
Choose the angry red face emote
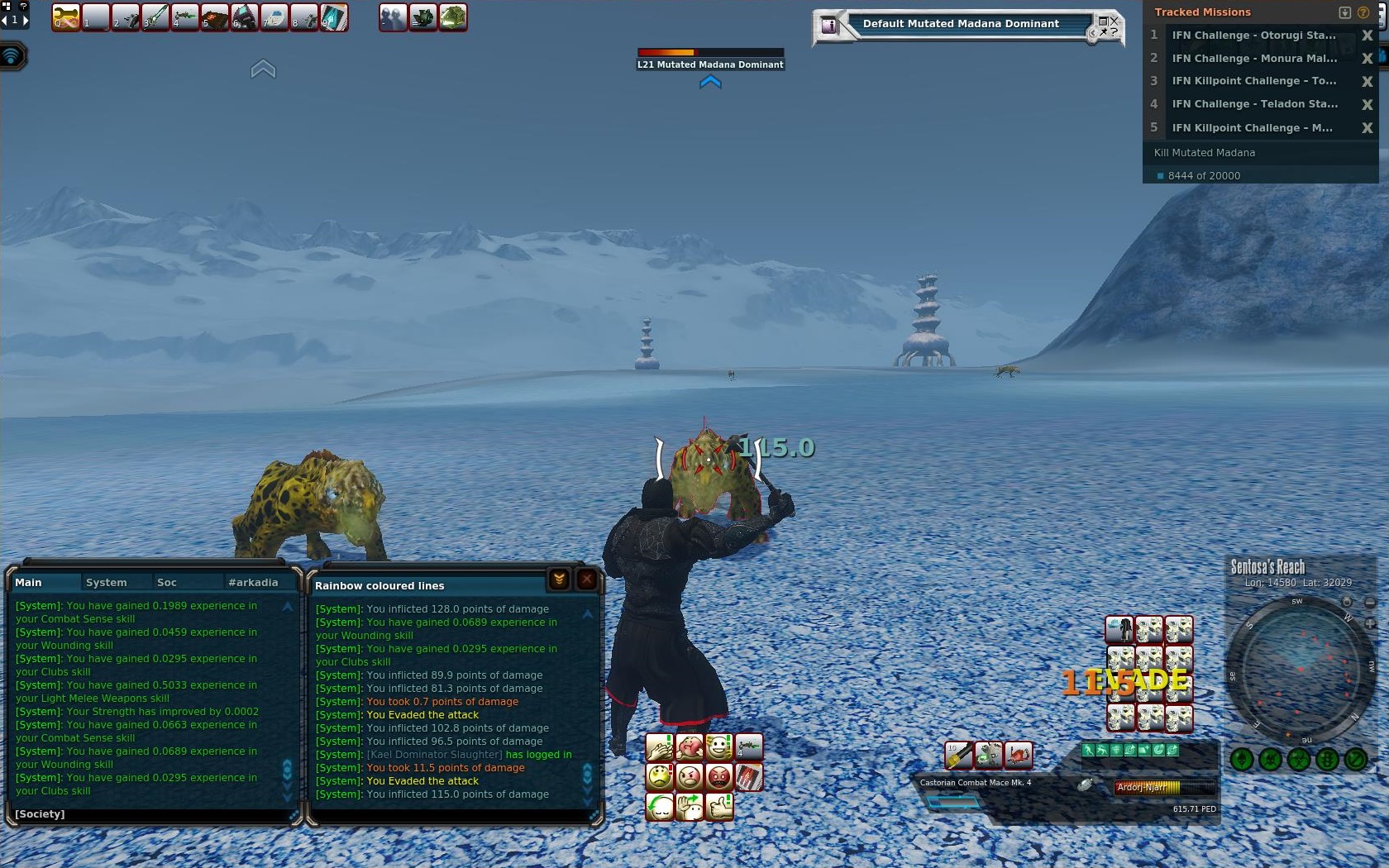[x=719, y=777]
